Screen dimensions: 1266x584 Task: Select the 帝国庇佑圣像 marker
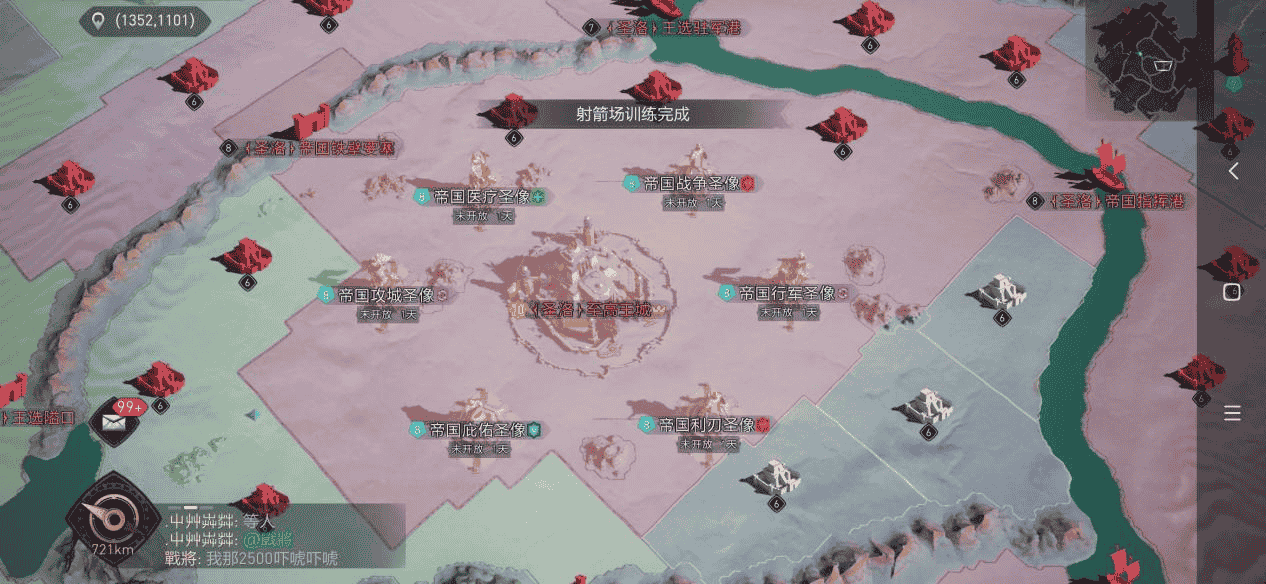478,430
